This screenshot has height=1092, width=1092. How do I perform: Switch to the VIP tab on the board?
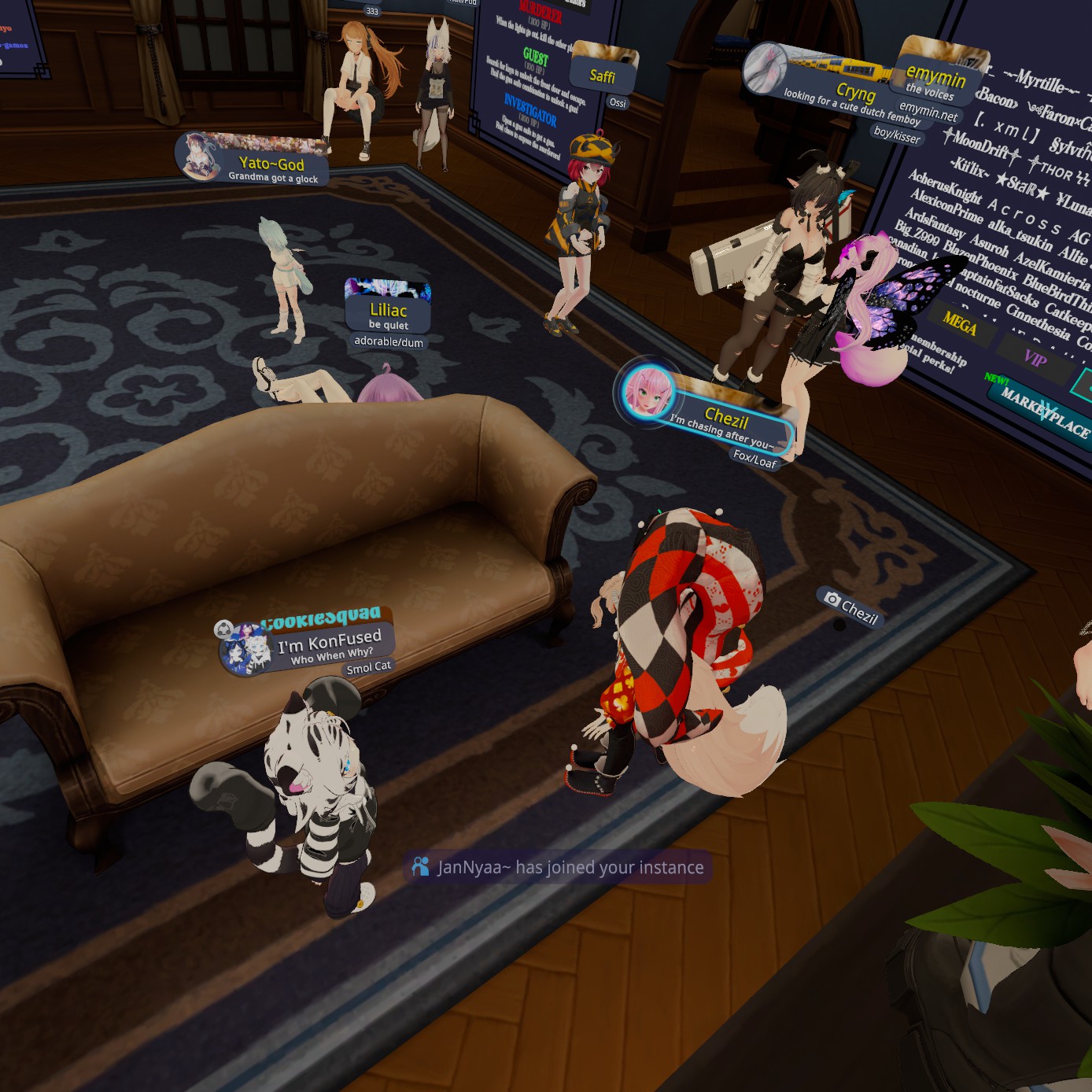point(1035,358)
